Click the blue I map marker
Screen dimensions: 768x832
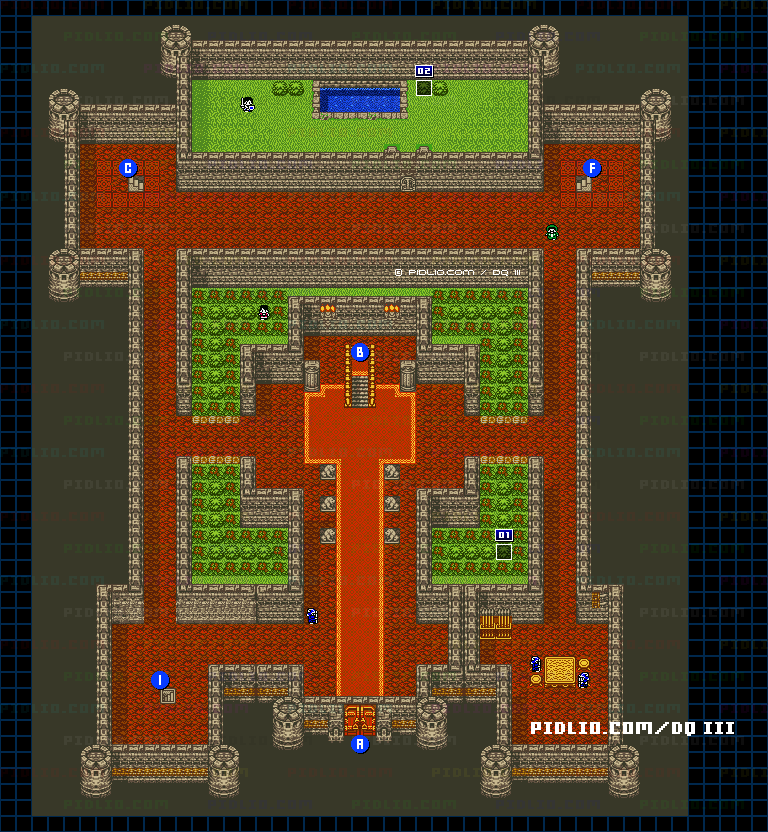tap(160, 680)
